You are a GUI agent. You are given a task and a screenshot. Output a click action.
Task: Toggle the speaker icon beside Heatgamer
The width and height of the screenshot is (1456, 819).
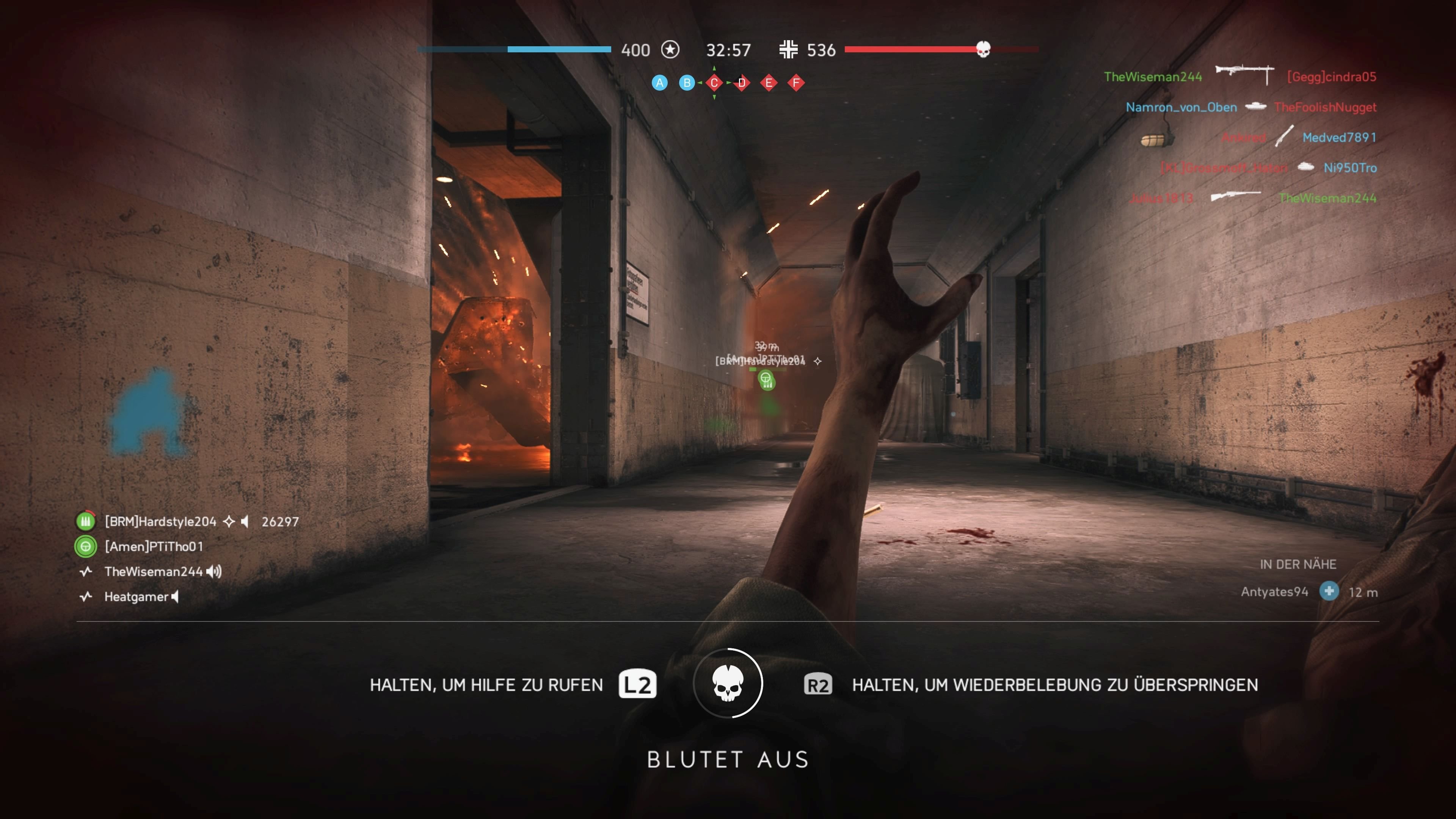point(175,597)
